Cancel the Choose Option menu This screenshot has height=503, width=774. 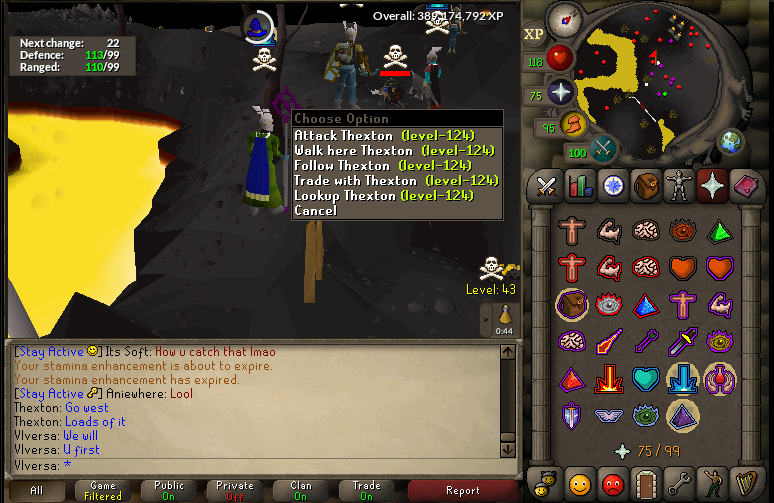(x=316, y=211)
